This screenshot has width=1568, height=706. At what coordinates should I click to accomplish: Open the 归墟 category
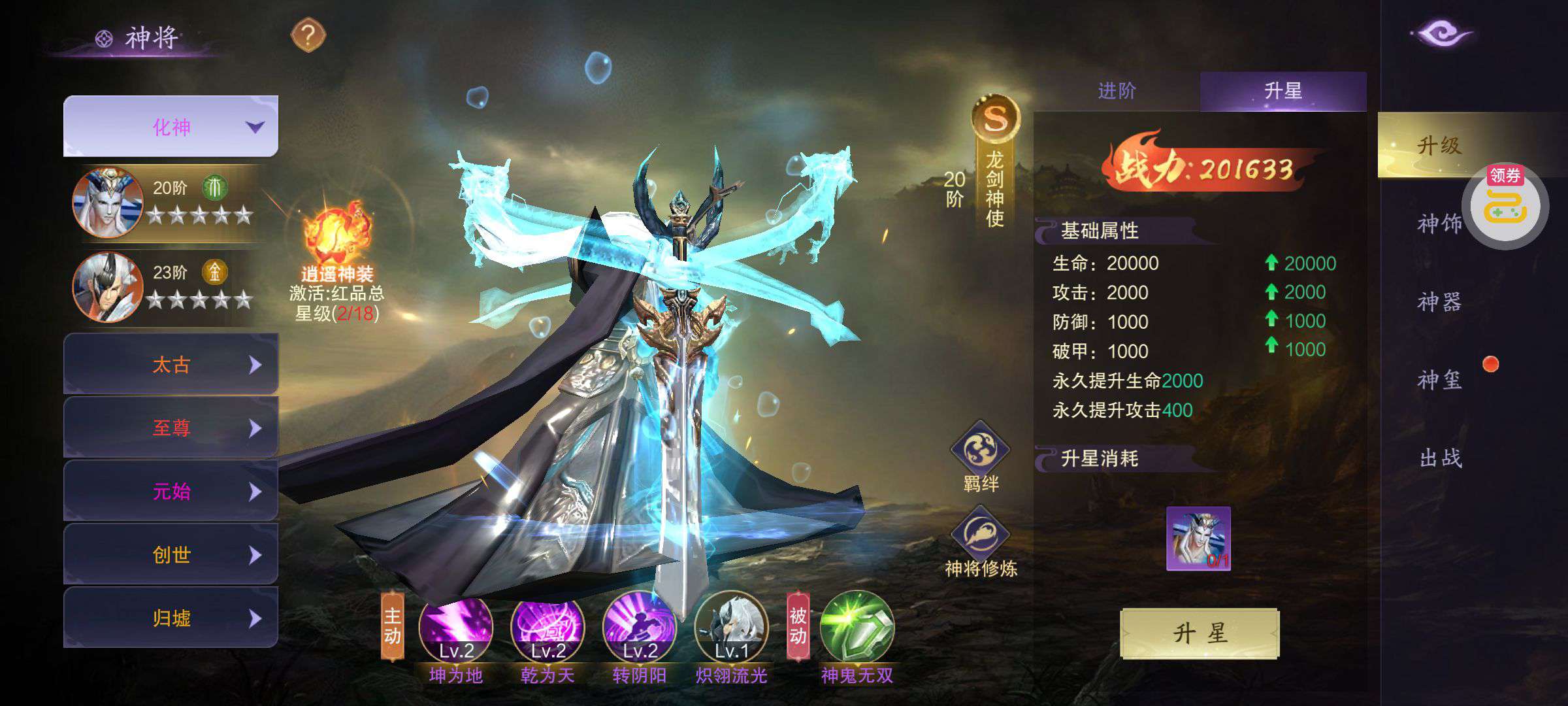tap(171, 618)
